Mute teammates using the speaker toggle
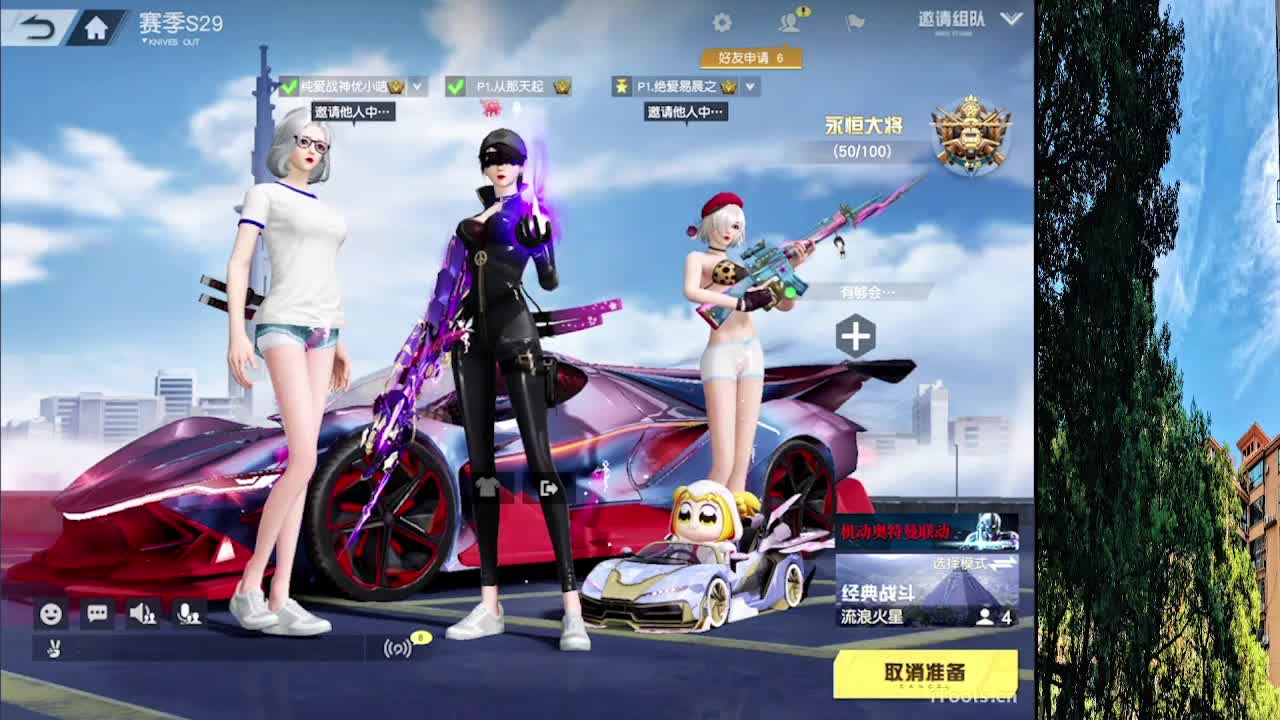This screenshot has height=720, width=1280. click(x=142, y=614)
